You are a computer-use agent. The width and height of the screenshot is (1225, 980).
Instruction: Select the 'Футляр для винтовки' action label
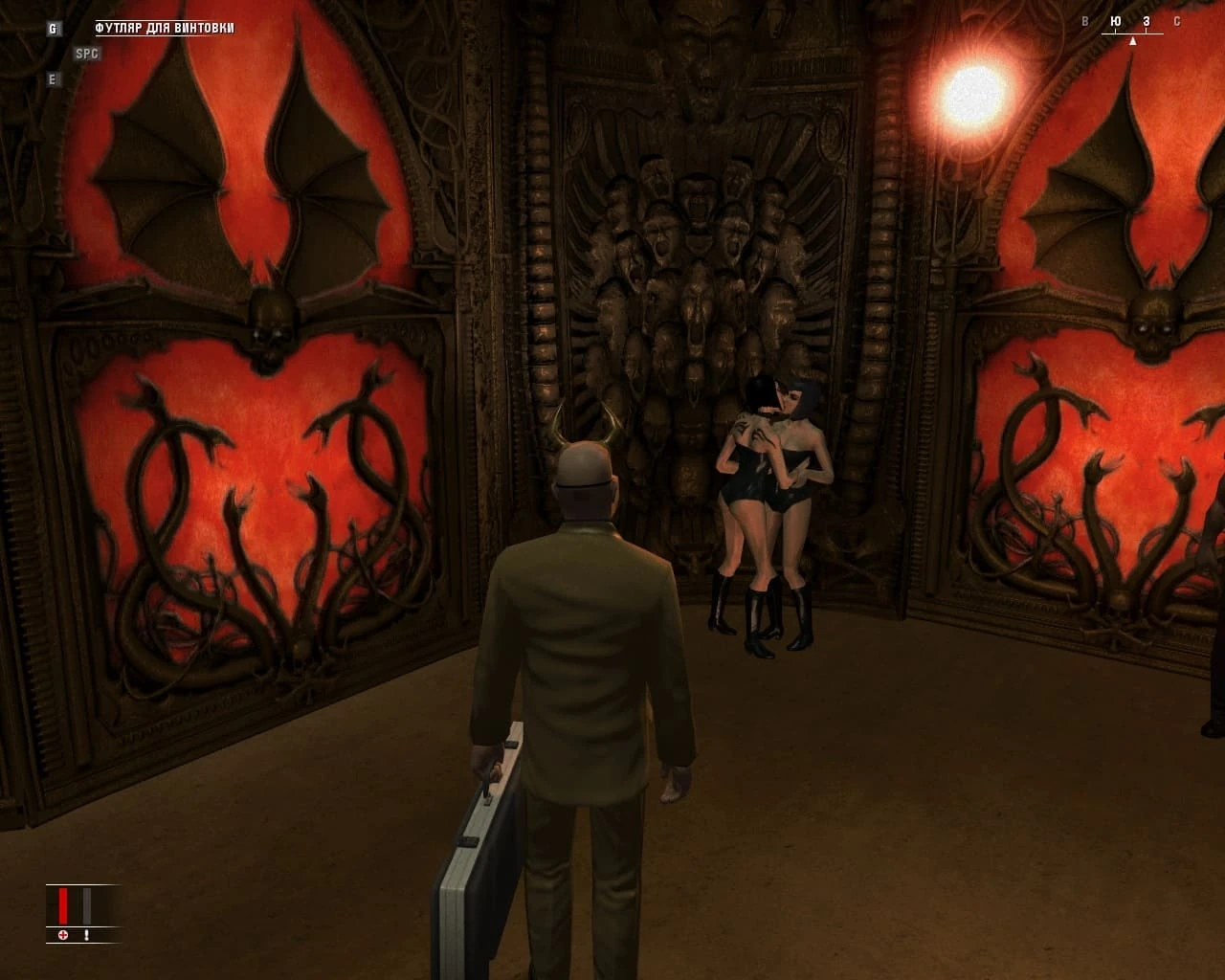click(x=164, y=28)
